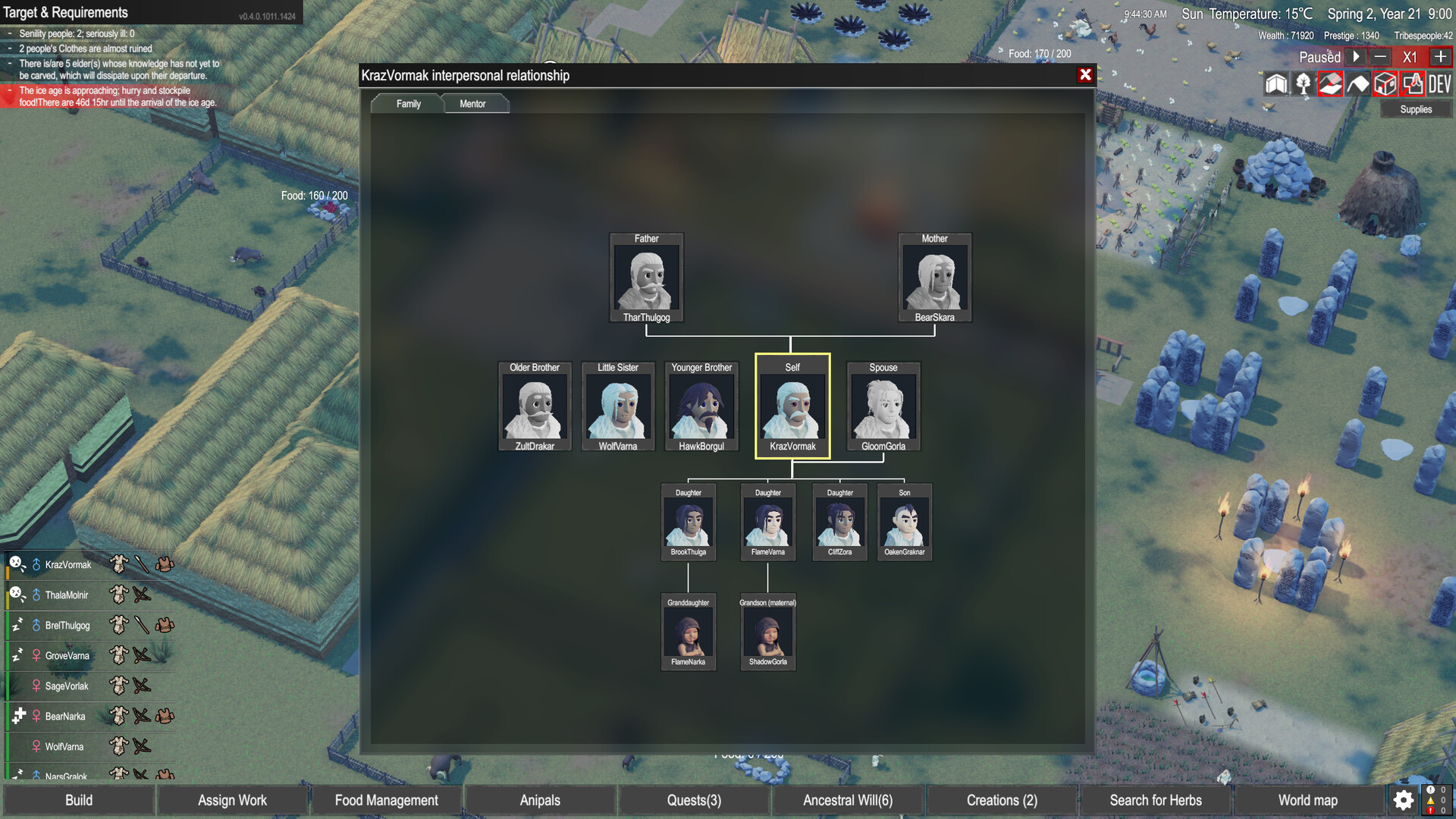
Task: Click GroveVarna's bow icon in the roster
Action: [141, 655]
